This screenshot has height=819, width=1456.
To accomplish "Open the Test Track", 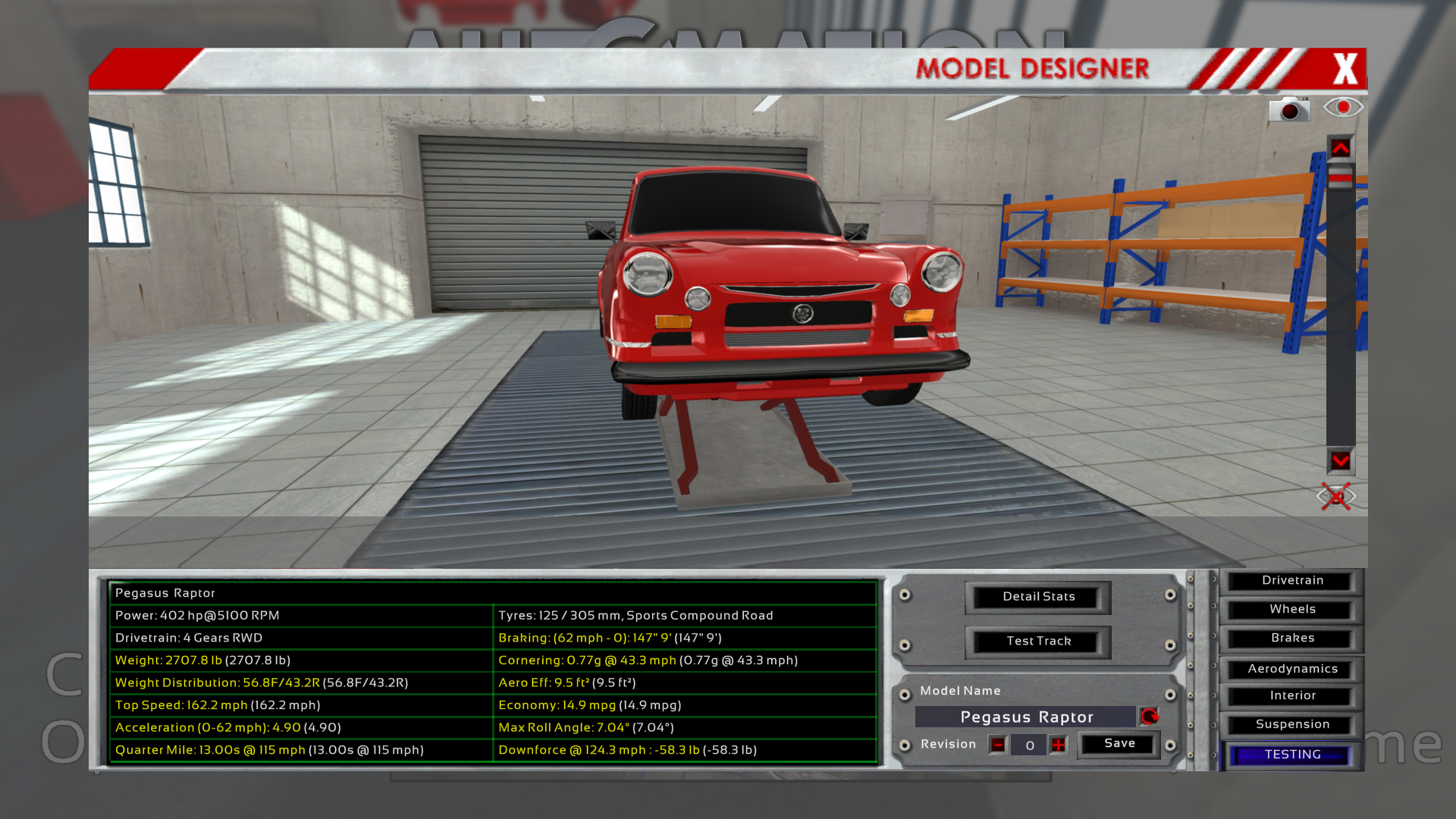I will click(x=1038, y=642).
